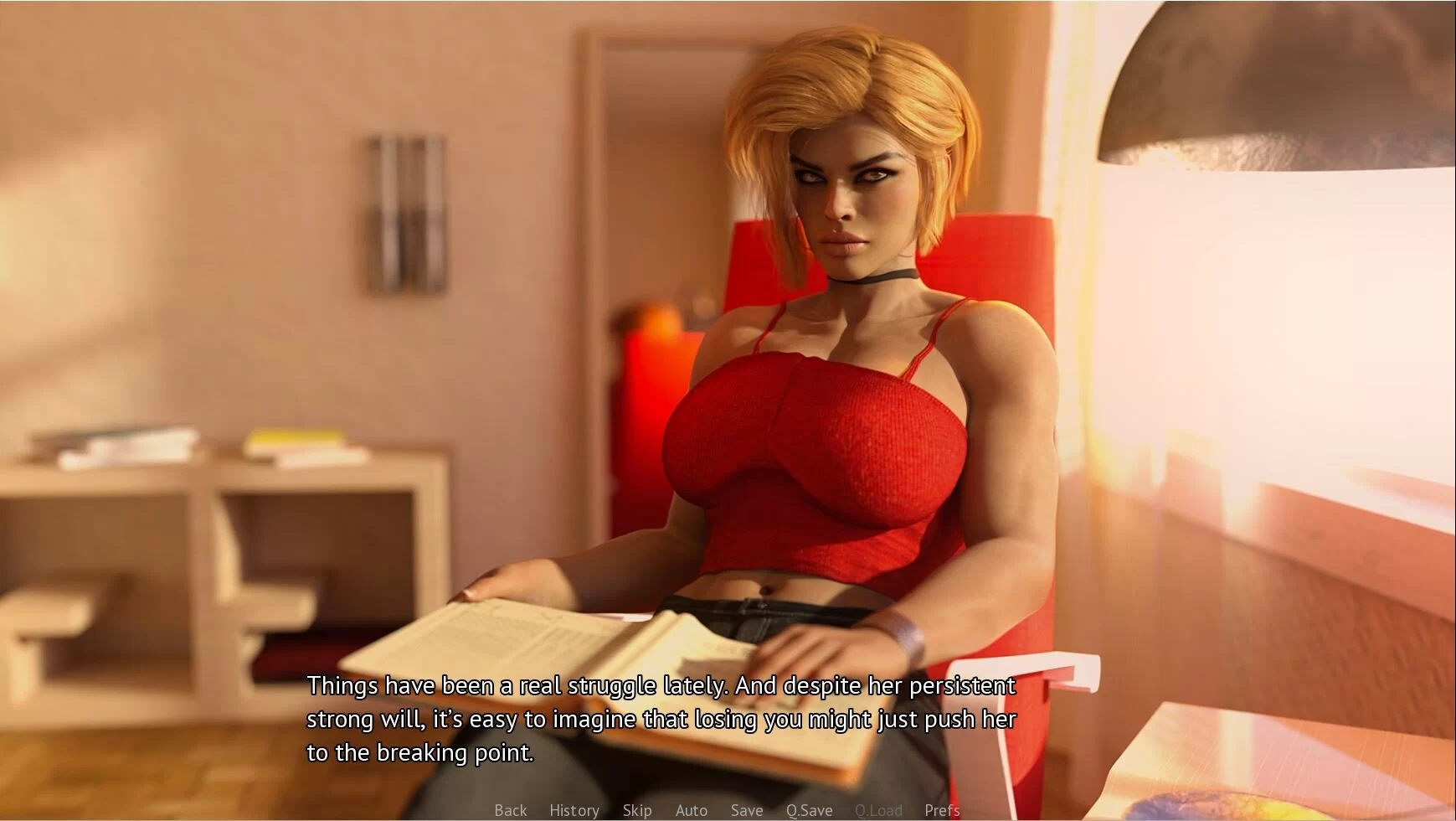Viewport: 1456px width, 821px height.
Task: Go back one dialogue line
Action: (x=510, y=810)
